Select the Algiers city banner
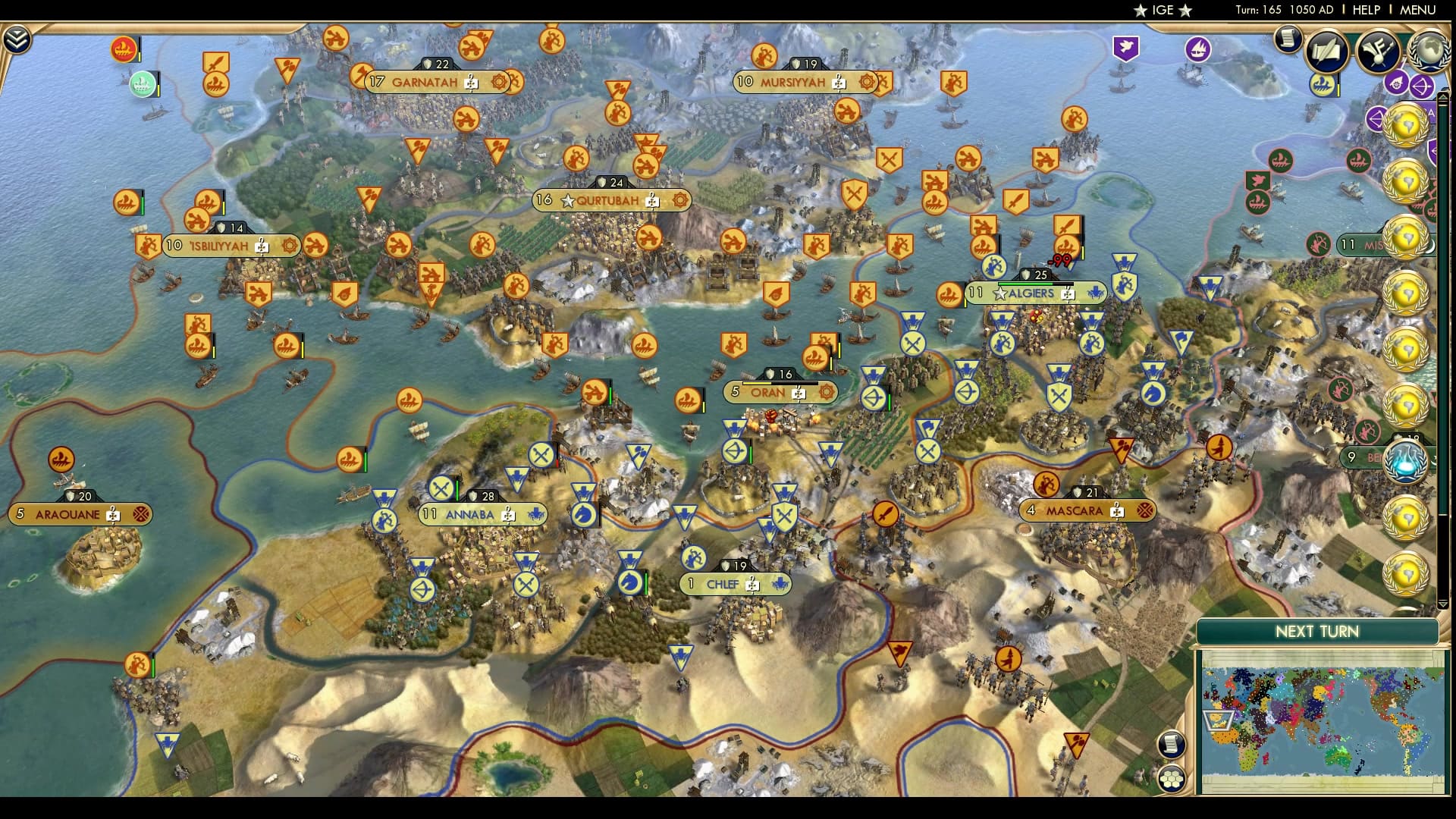This screenshot has width=1456, height=819. tap(1031, 293)
